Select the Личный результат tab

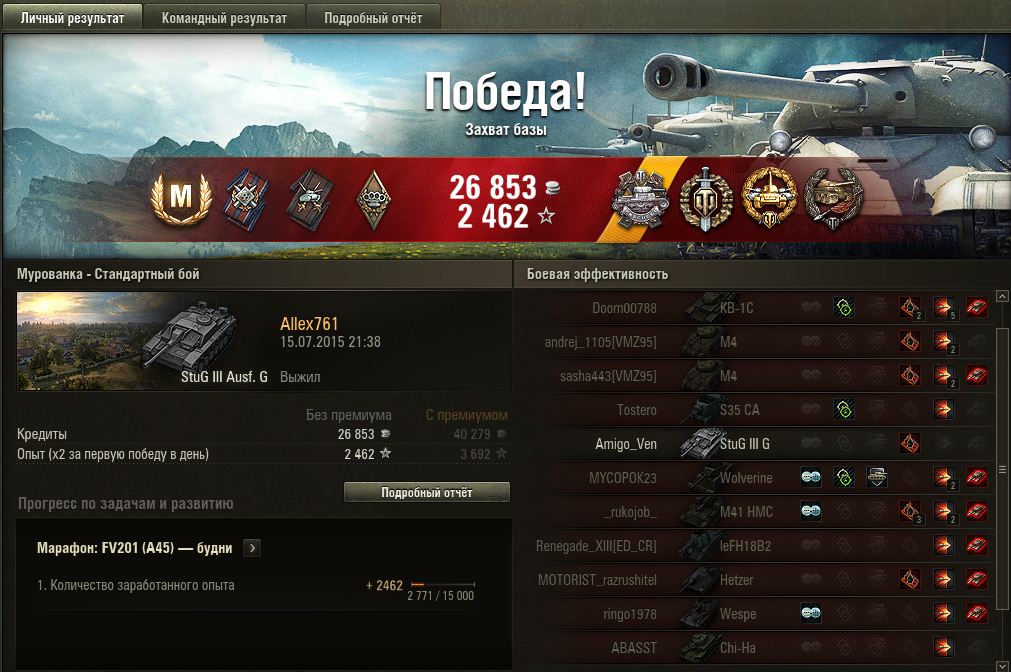(x=72, y=18)
